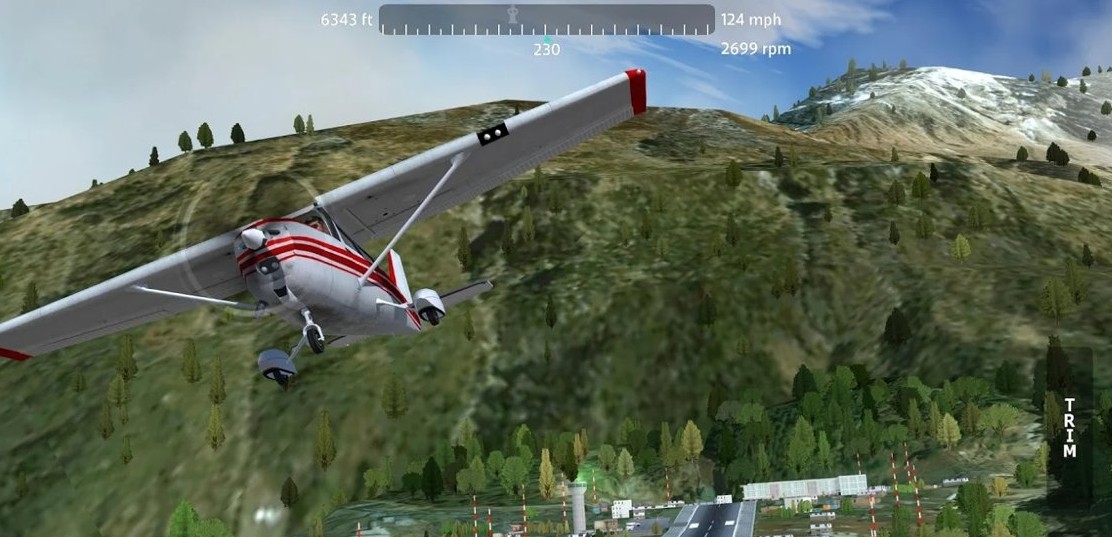1112x537 pixels.
Task: Click the heading compass tape
Action: click(546, 20)
